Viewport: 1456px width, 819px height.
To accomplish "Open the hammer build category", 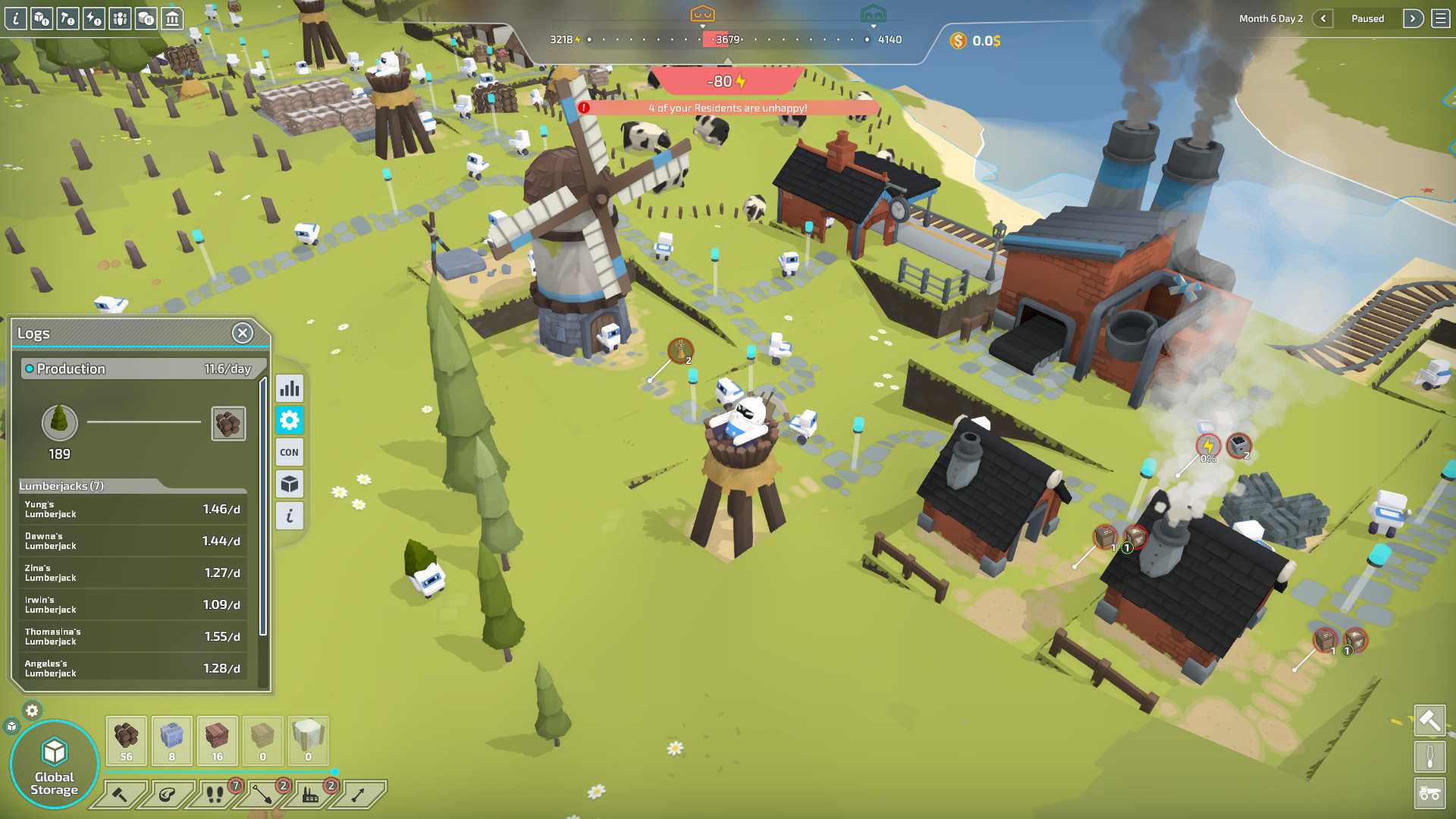I will [120, 795].
